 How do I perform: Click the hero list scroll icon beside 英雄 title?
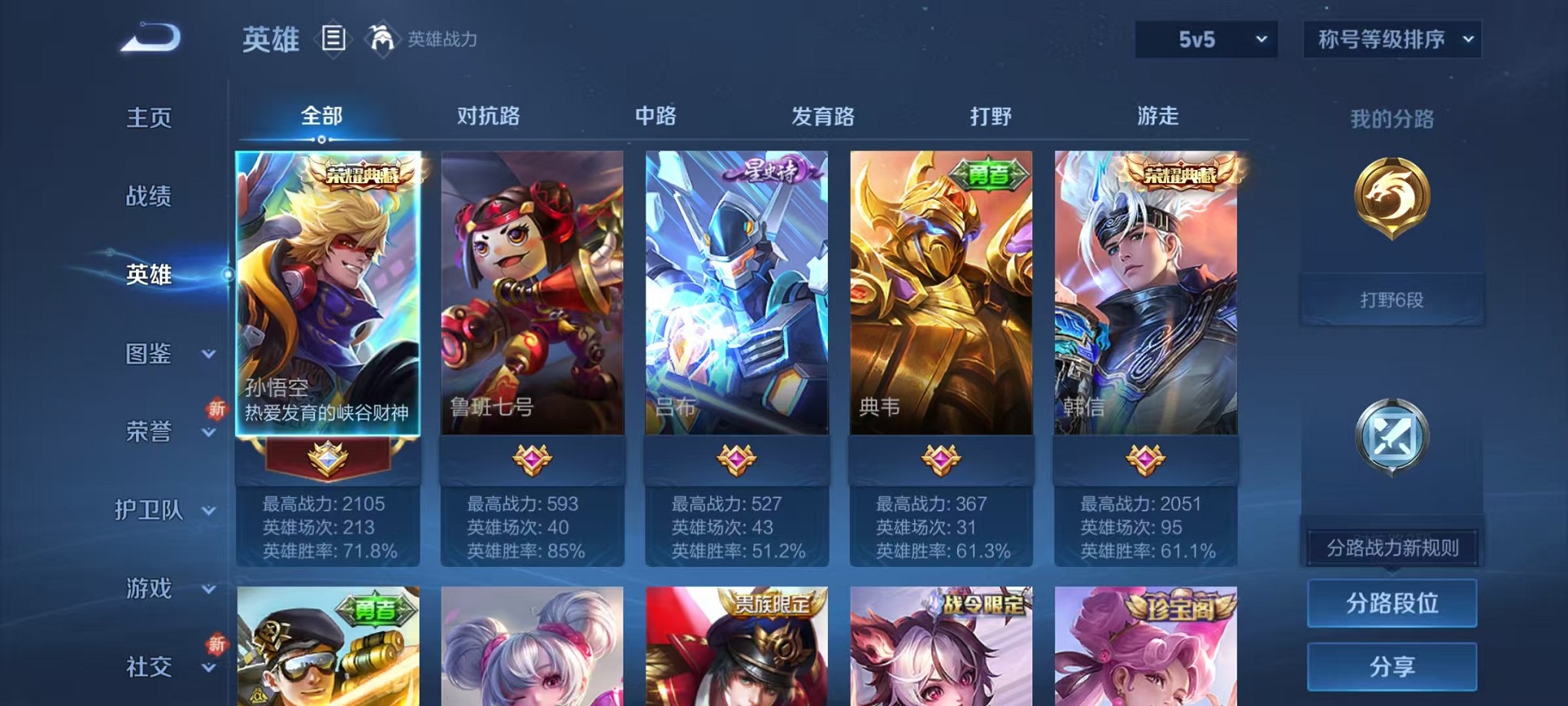332,38
